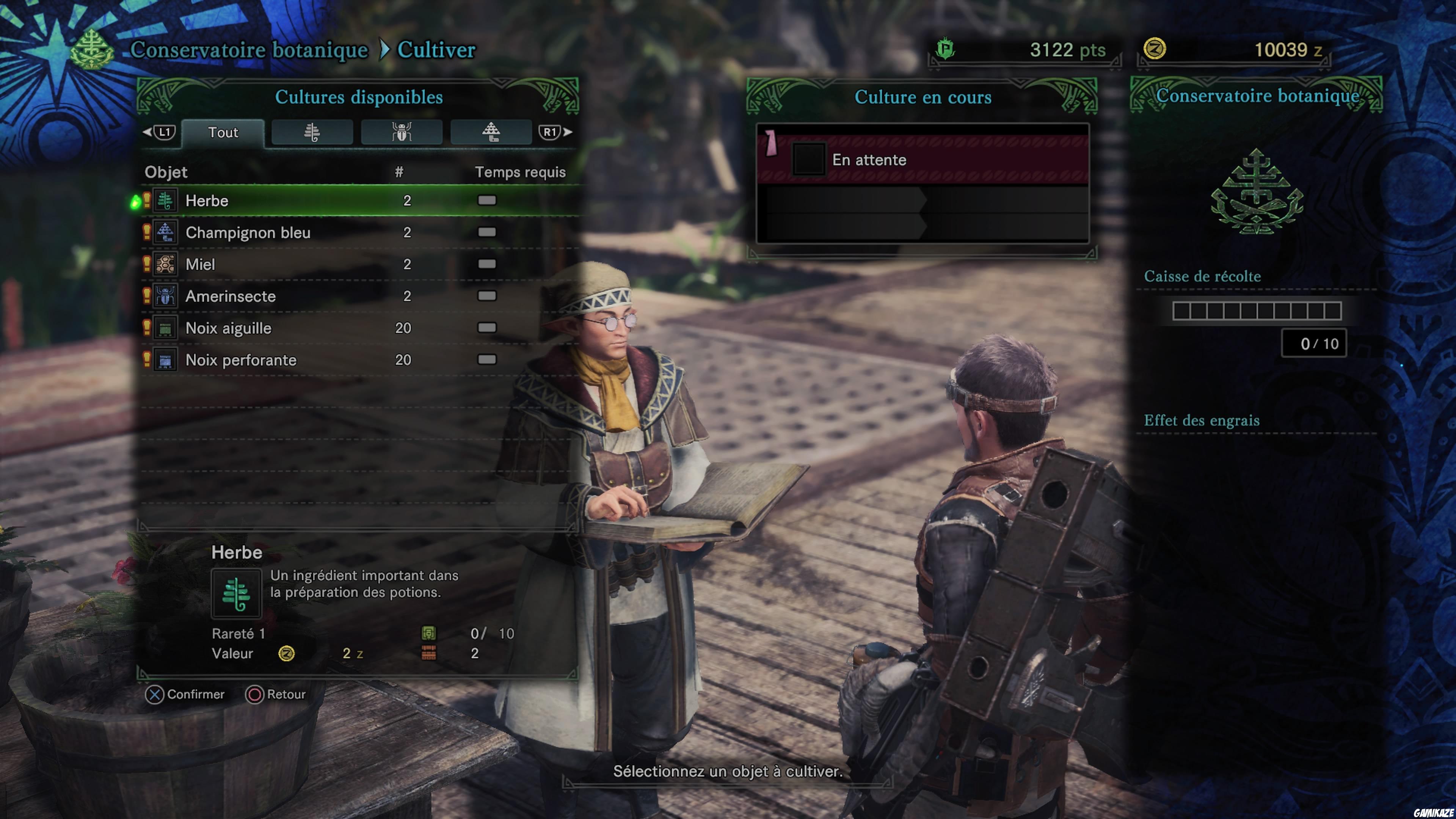1456x819 pixels.
Task: Open the insect category filter tab icon
Action: click(x=401, y=132)
